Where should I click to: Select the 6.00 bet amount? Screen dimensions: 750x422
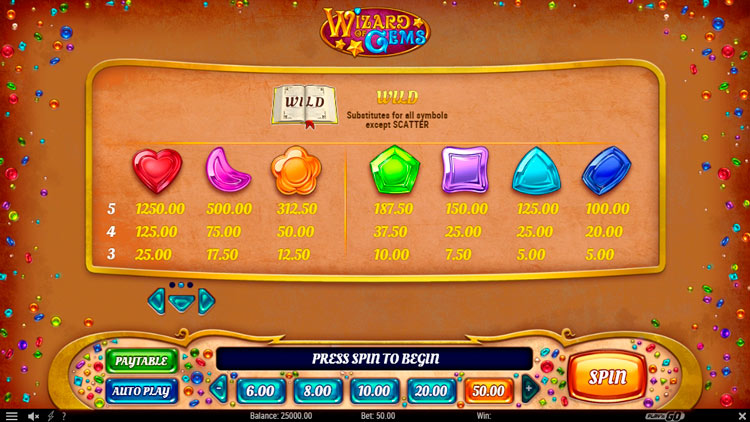click(260, 390)
